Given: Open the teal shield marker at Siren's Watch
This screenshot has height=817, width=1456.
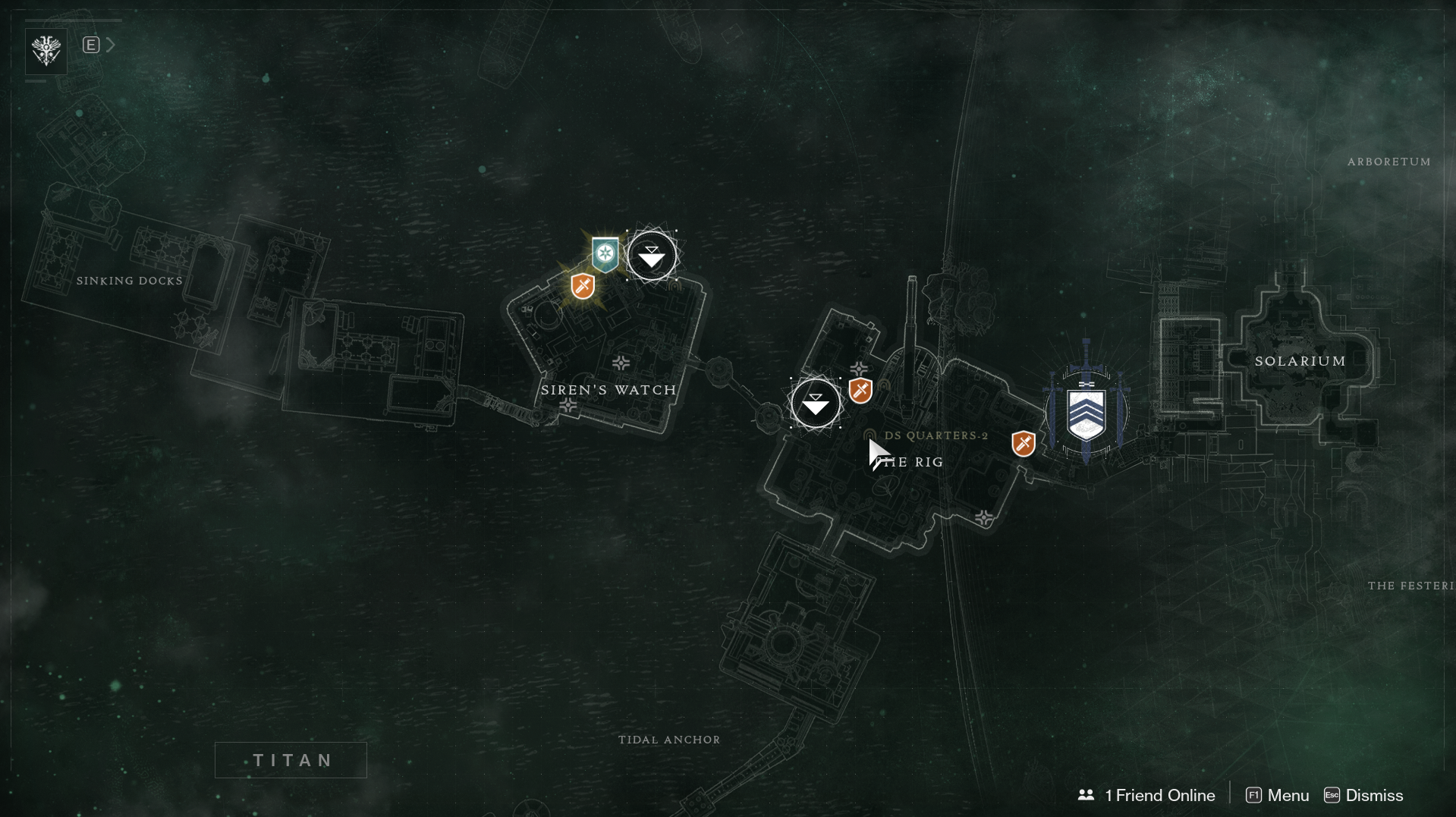Looking at the screenshot, I should [x=605, y=254].
